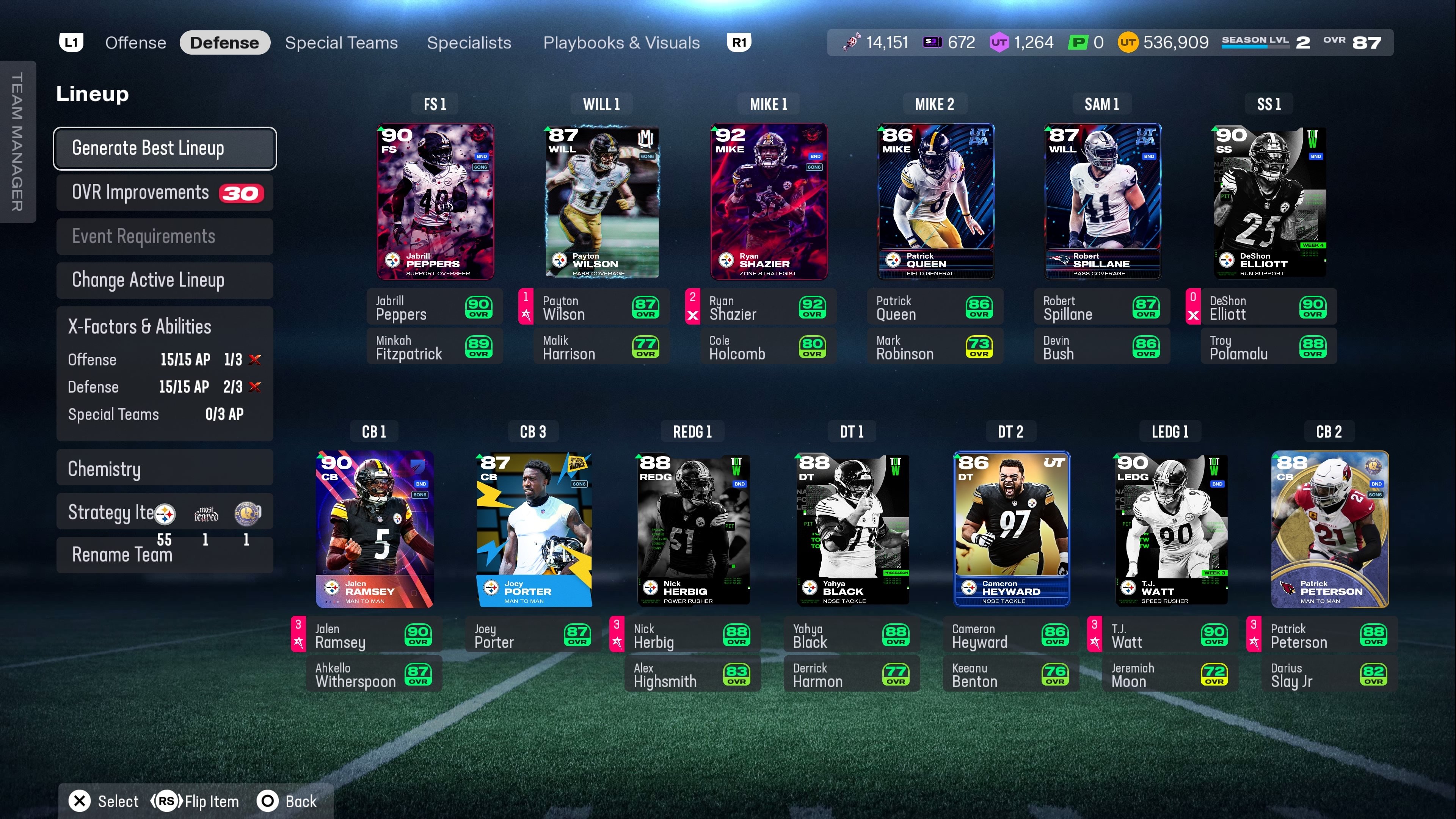This screenshot has width=1456, height=819.
Task: Open the Specialists tab
Action: [469, 43]
